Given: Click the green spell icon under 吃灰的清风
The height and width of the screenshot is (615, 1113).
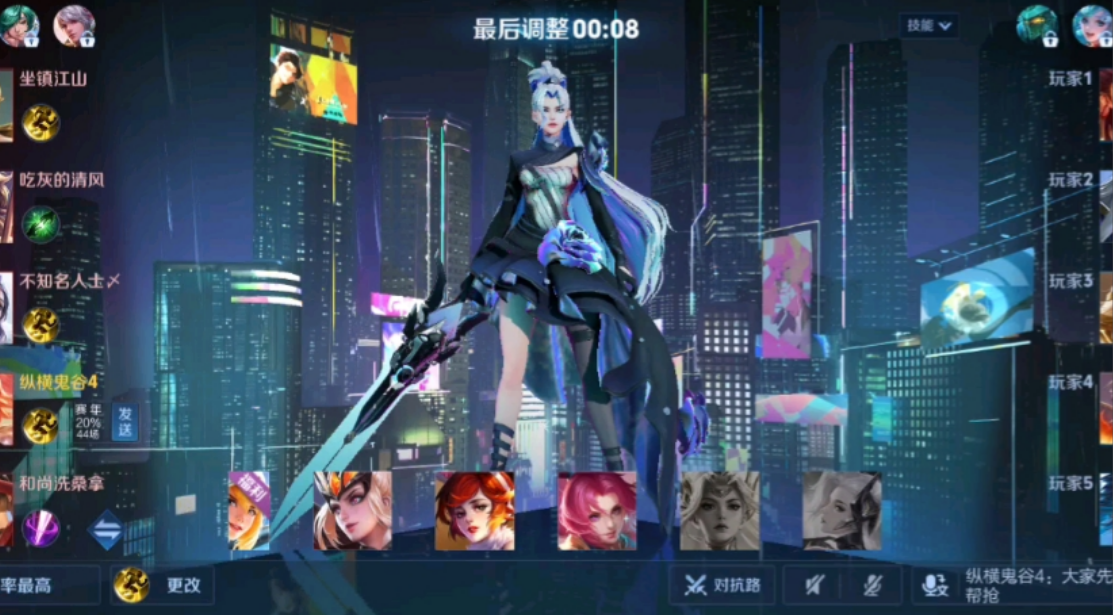Looking at the screenshot, I should click(x=41, y=224).
